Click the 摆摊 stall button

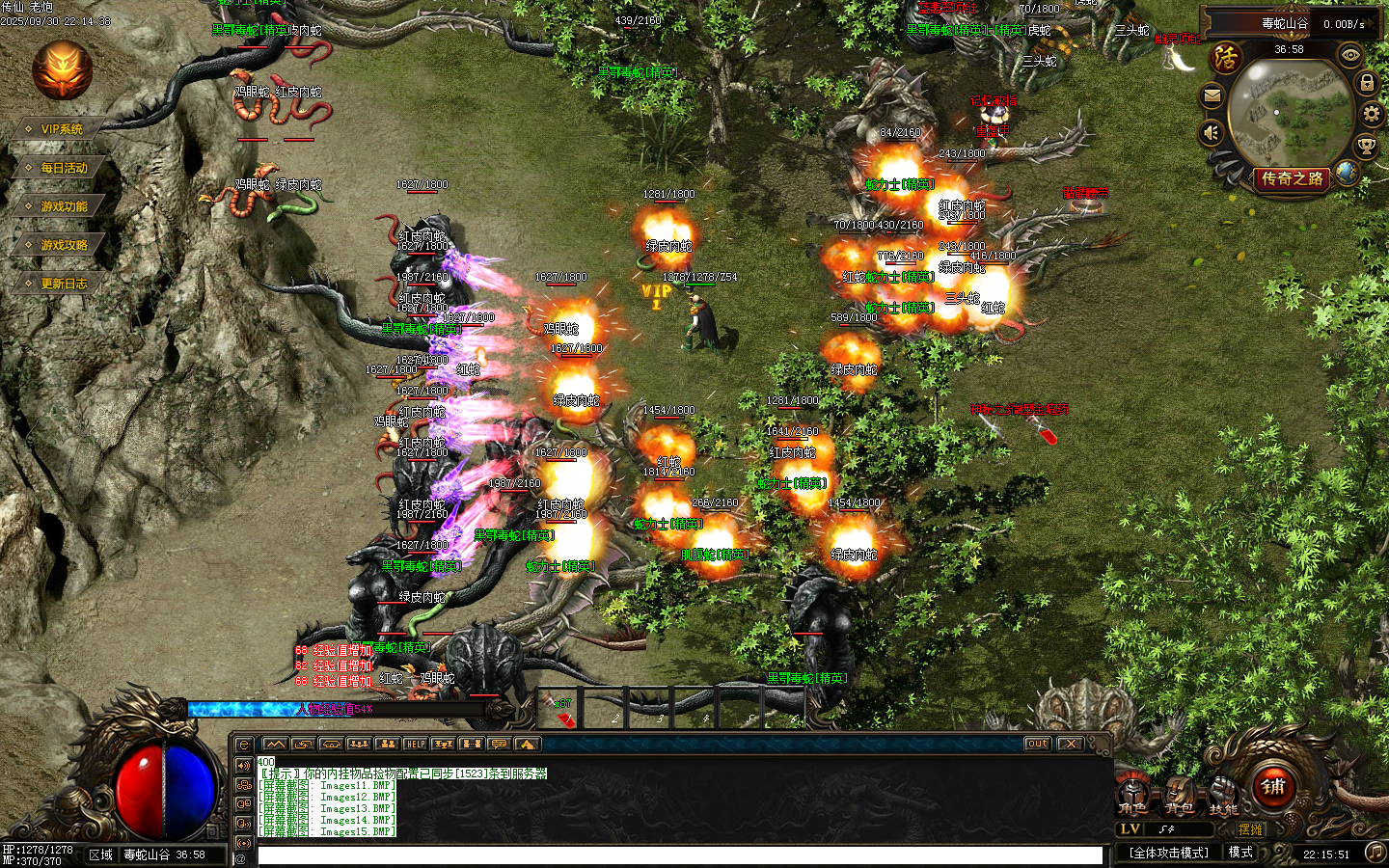point(1250,829)
